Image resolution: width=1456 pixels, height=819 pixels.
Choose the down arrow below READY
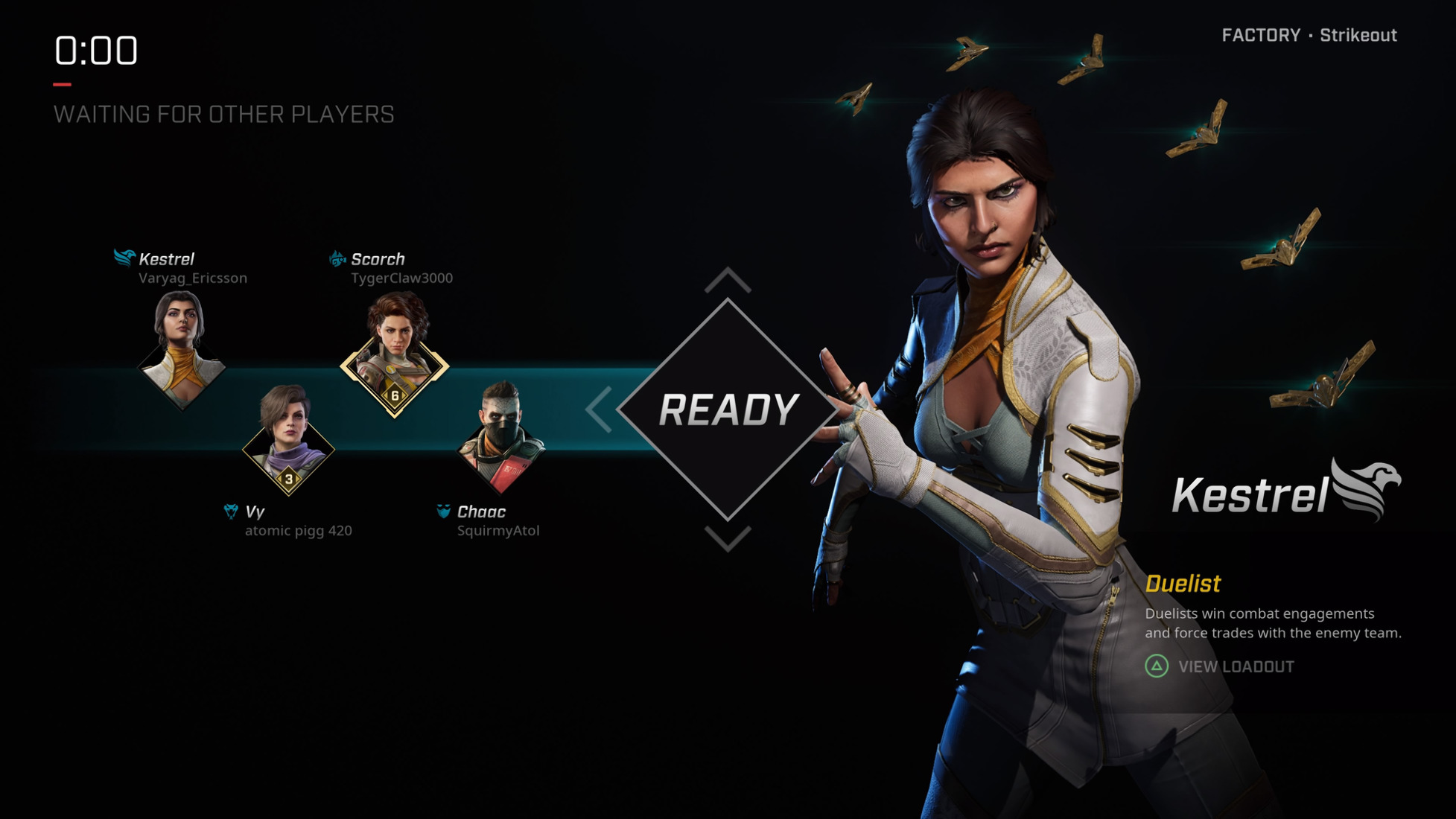(x=728, y=538)
